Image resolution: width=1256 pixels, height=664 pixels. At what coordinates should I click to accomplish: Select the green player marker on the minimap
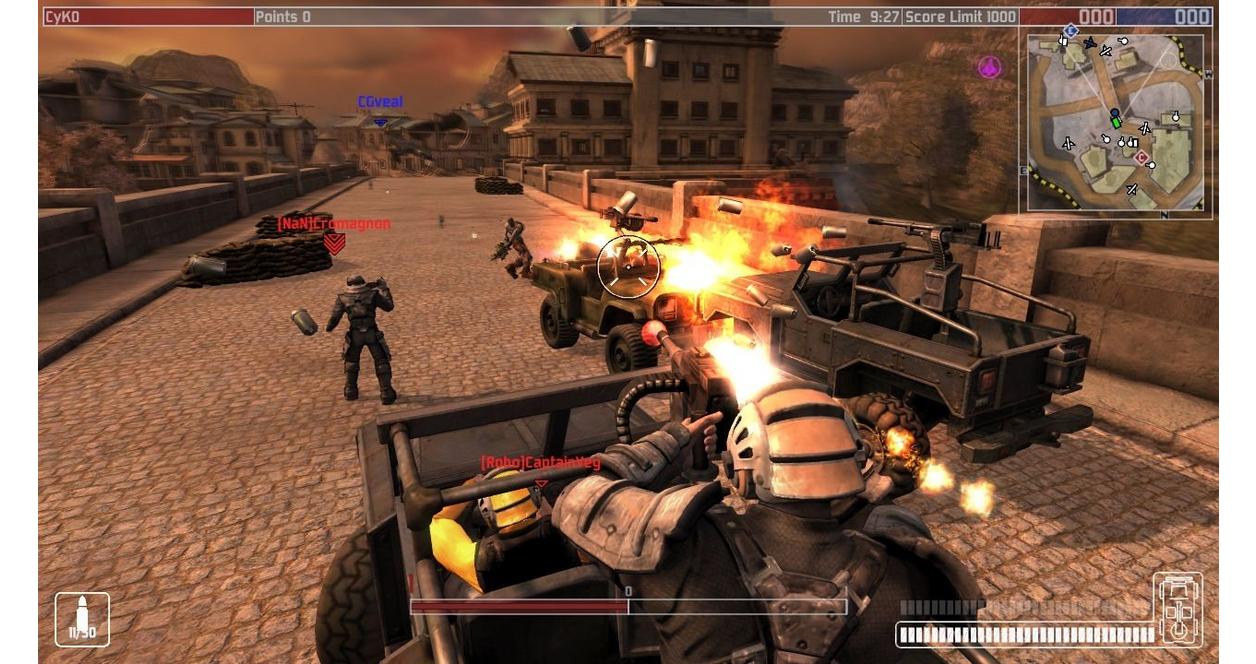(1115, 120)
